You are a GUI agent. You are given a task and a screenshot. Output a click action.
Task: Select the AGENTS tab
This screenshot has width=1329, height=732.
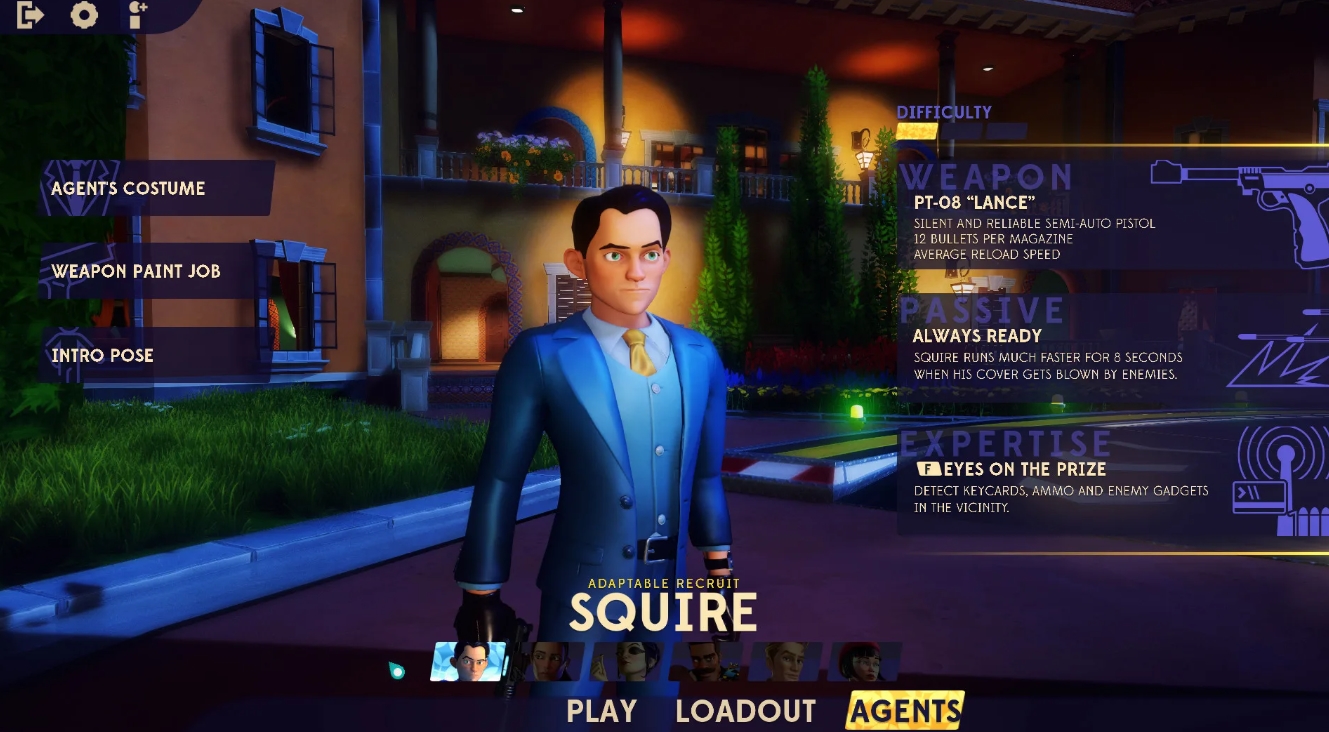[x=903, y=711]
